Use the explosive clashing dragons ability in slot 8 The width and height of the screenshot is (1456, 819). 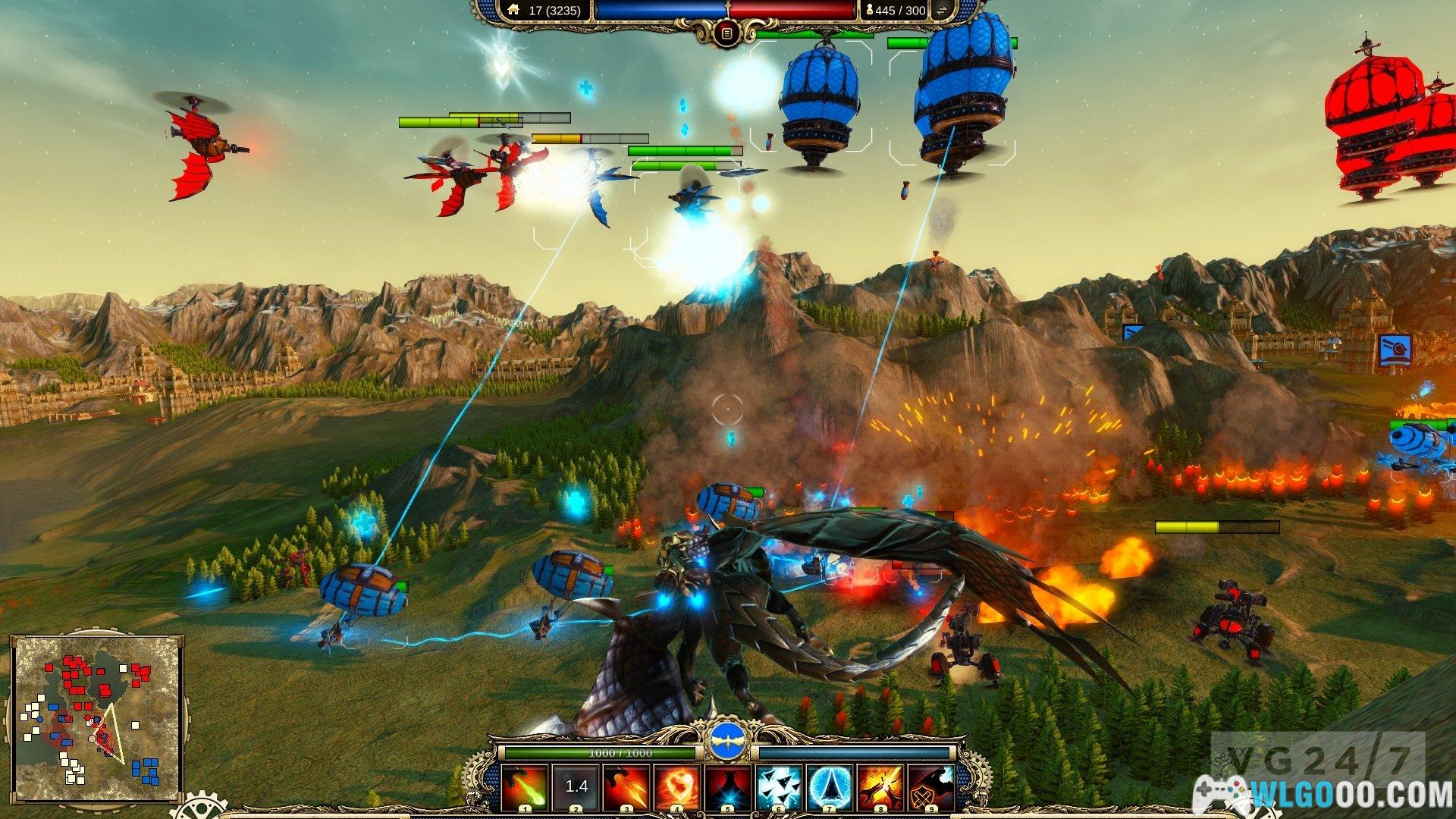(880, 786)
